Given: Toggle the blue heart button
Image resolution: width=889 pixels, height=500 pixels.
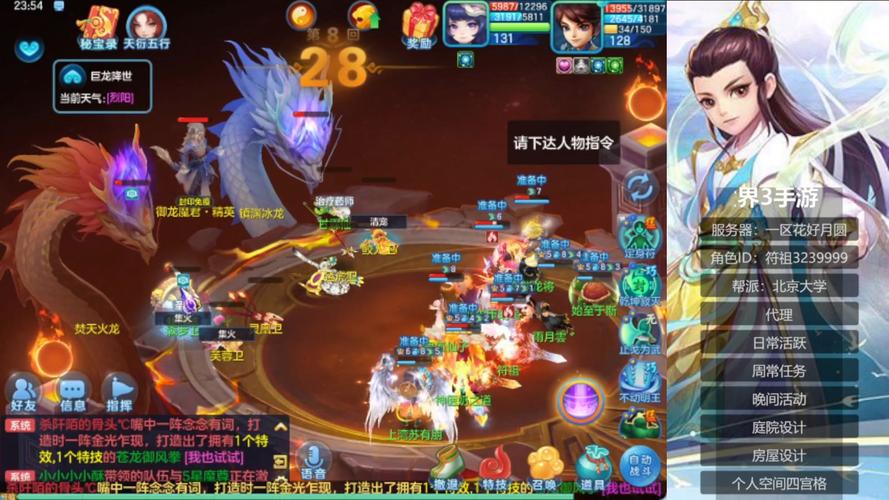Looking at the screenshot, I should (29, 49).
